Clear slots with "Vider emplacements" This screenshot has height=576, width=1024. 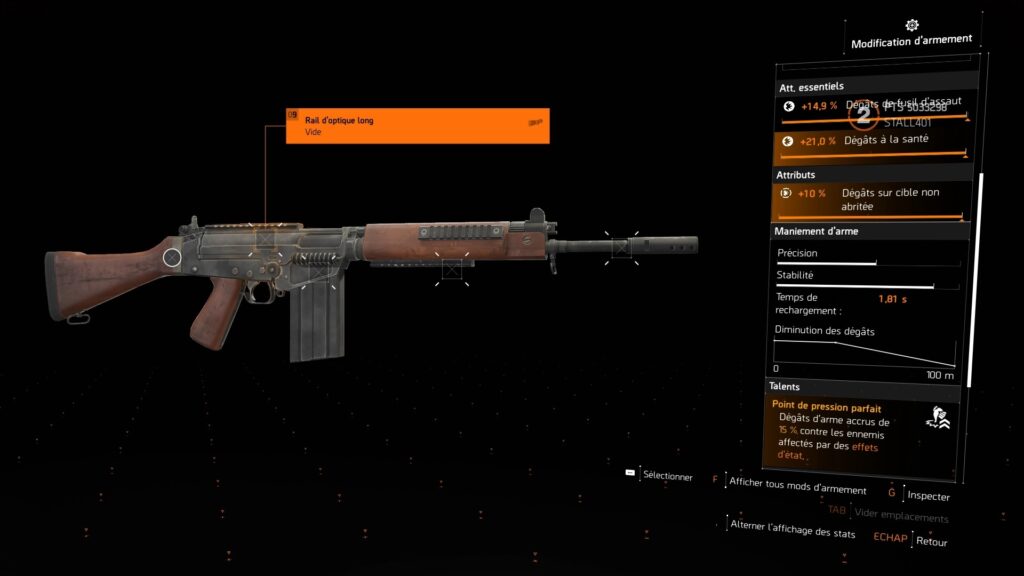[x=901, y=517]
